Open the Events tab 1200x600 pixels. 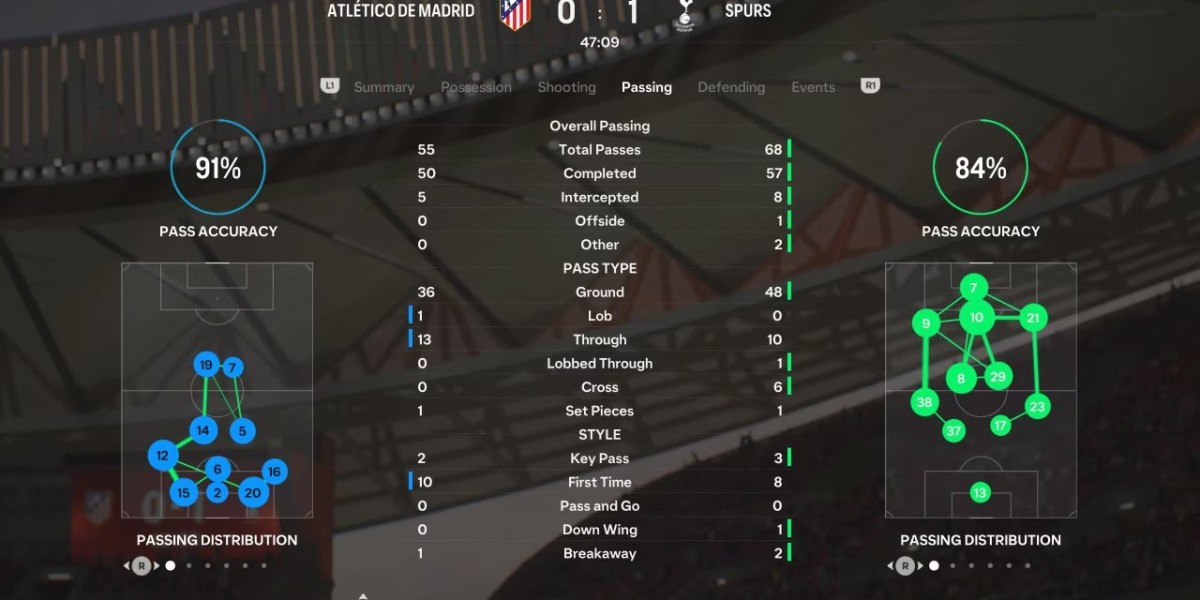[x=813, y=87]
